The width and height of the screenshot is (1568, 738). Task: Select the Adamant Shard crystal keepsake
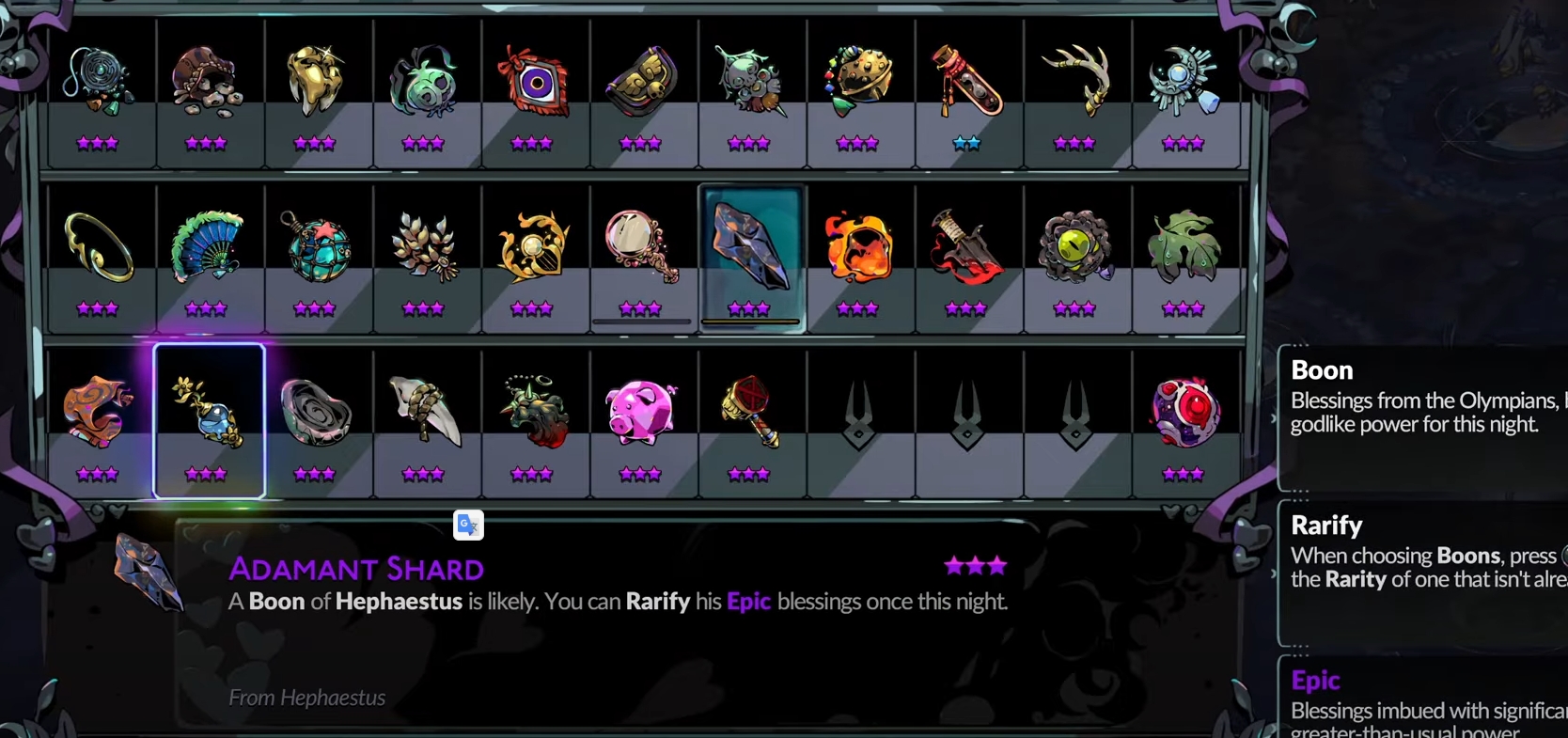(x=750, y=248)
